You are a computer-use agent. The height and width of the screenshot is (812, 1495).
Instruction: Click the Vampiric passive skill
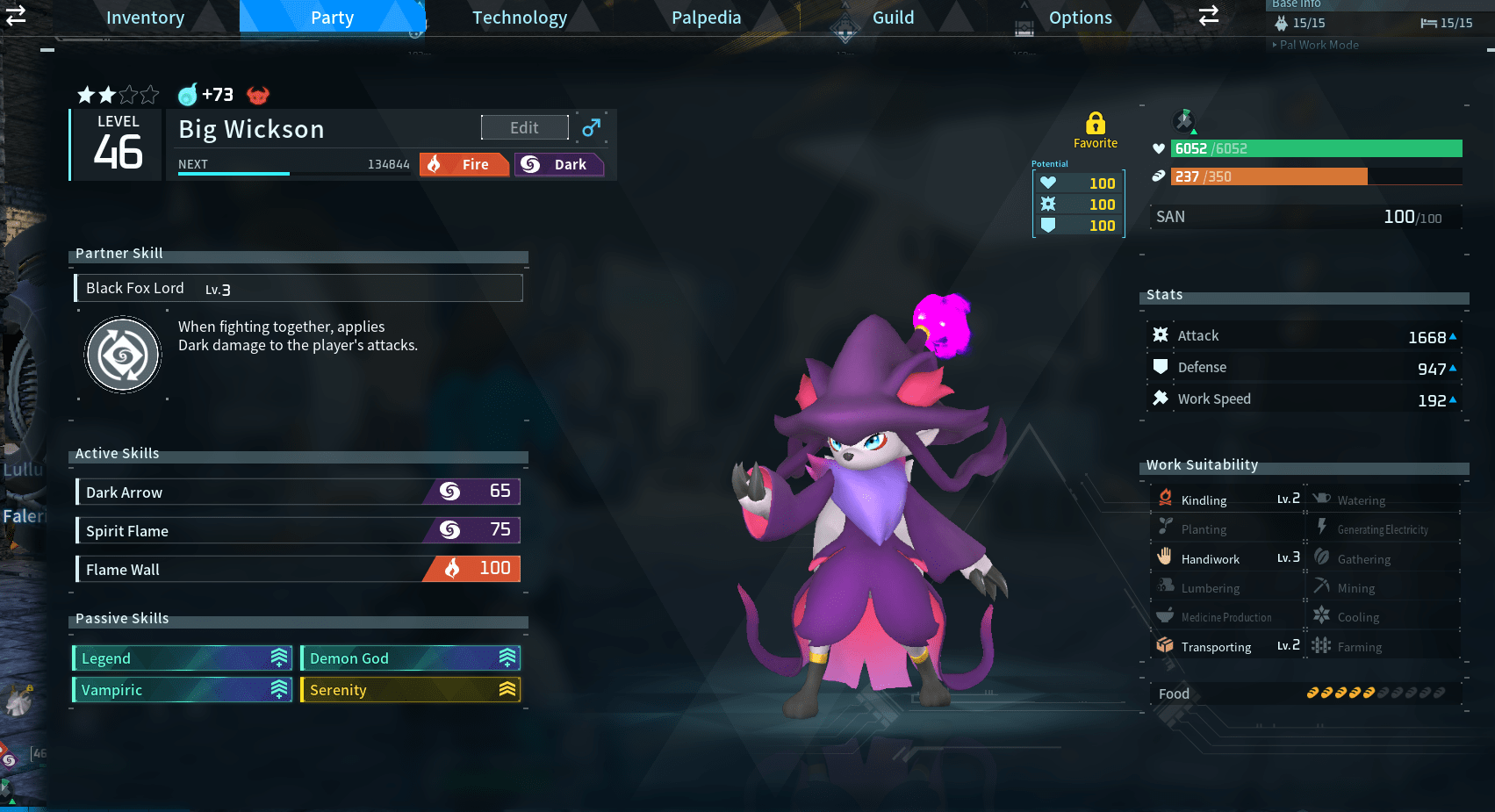pos(182,690)
